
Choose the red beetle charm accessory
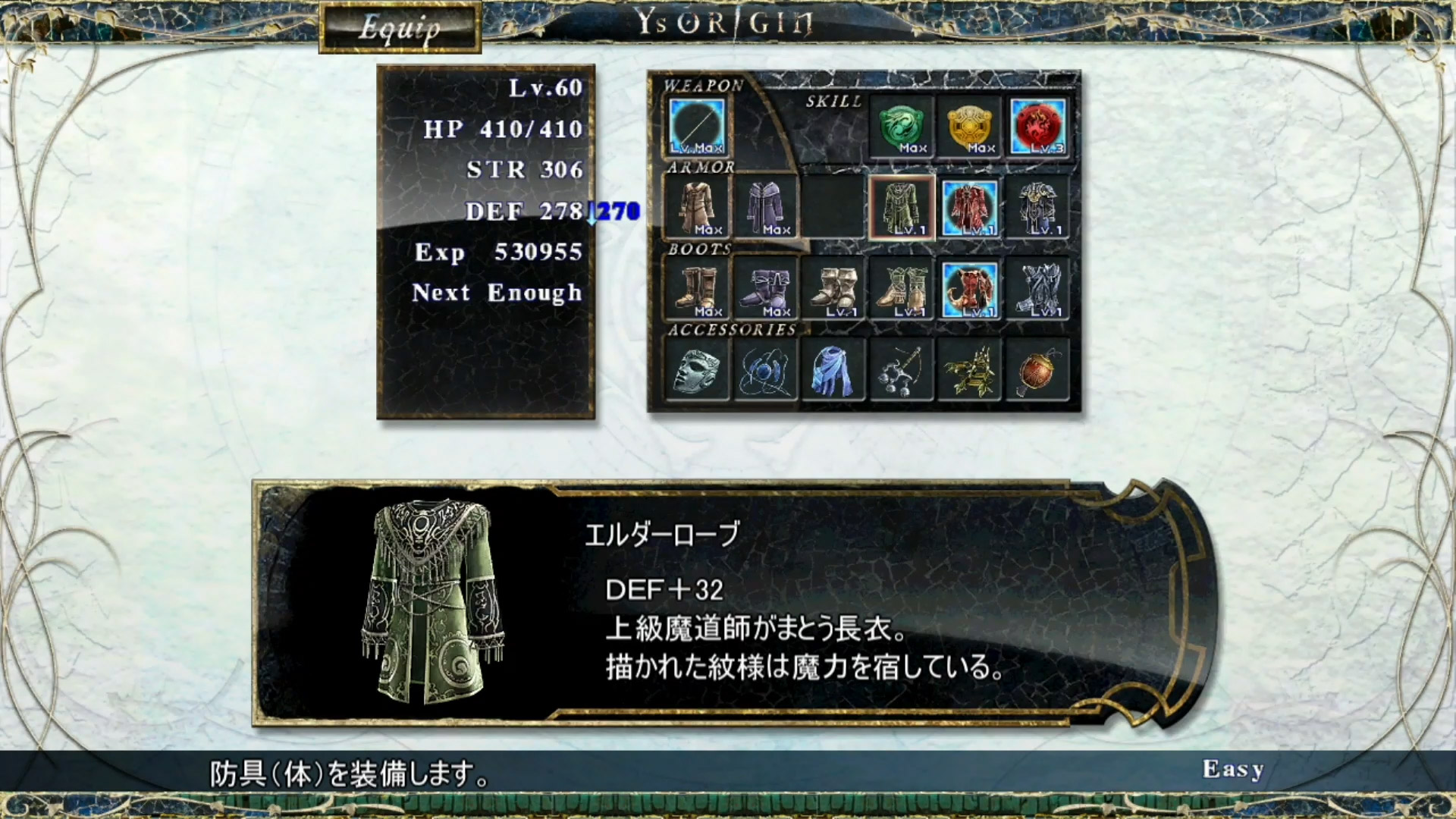pos(1038,370)
